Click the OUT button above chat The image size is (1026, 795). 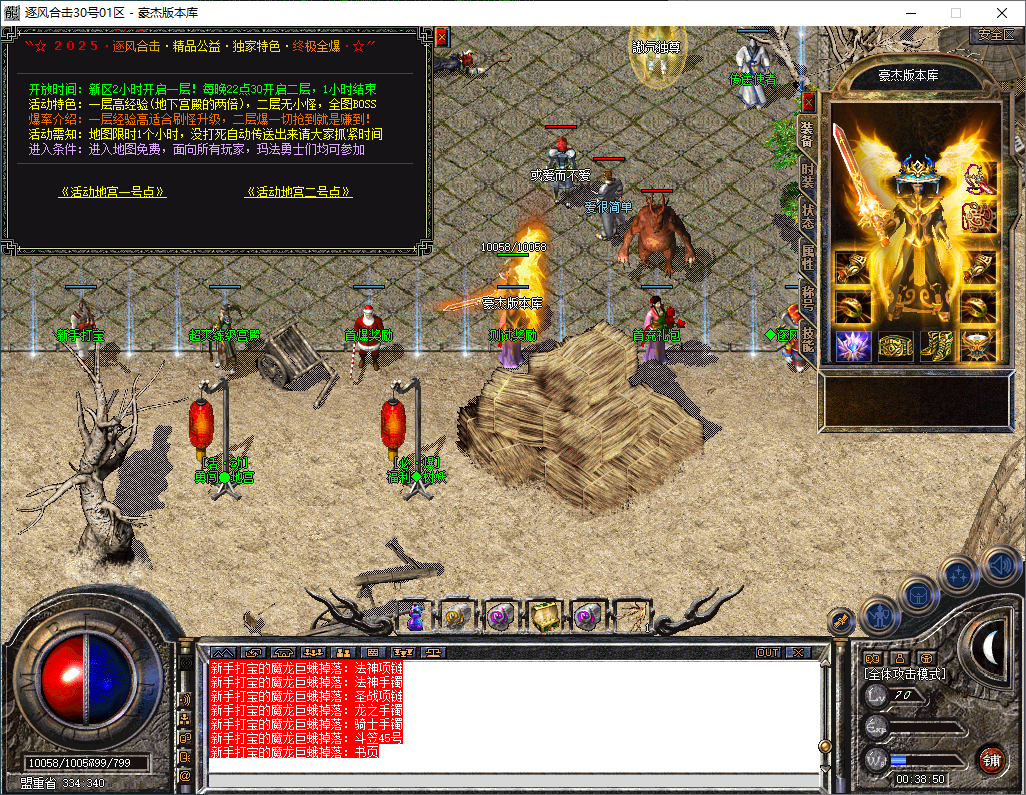click(x=767, y=652)
